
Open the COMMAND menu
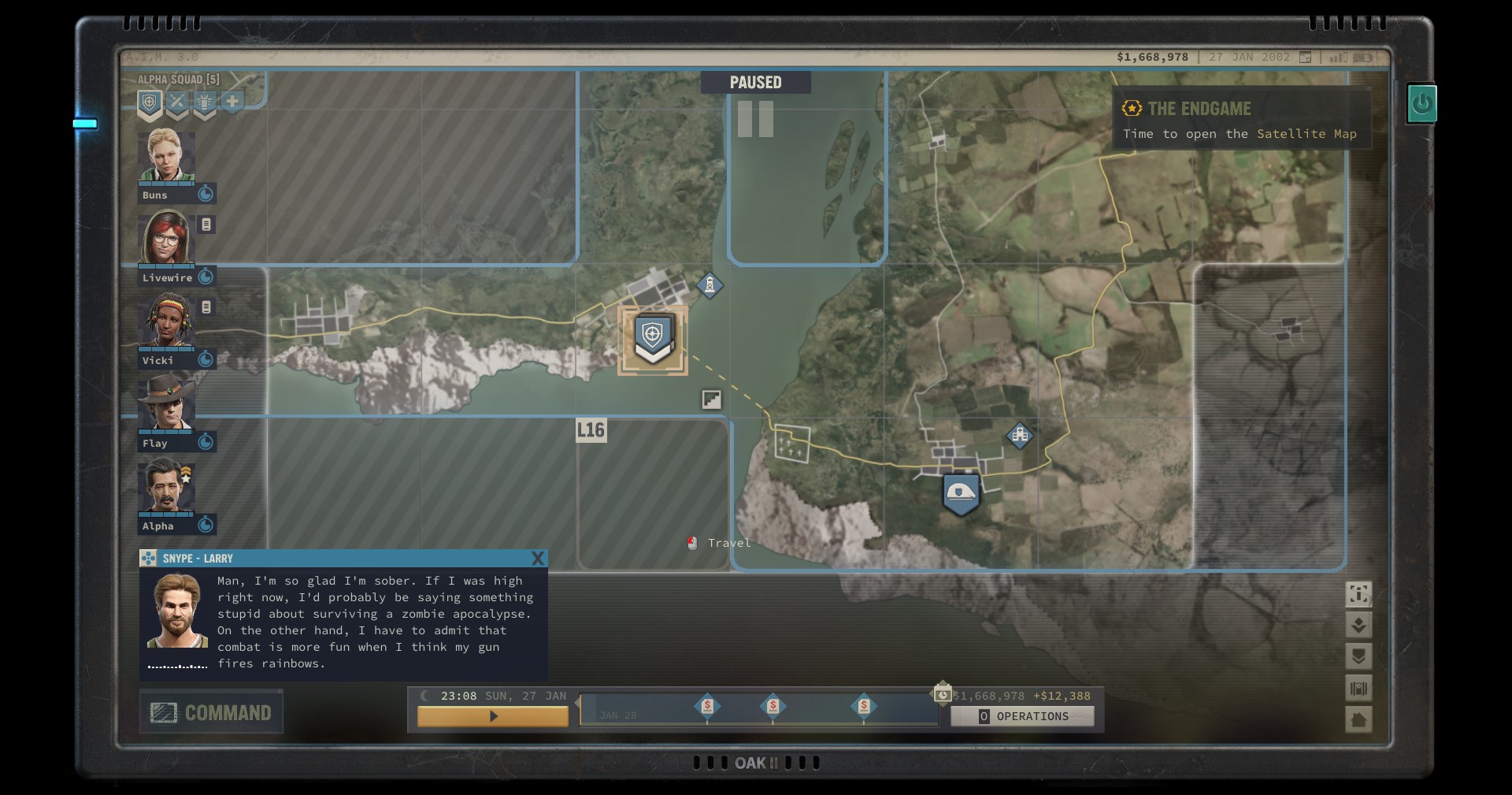(211, 711)
